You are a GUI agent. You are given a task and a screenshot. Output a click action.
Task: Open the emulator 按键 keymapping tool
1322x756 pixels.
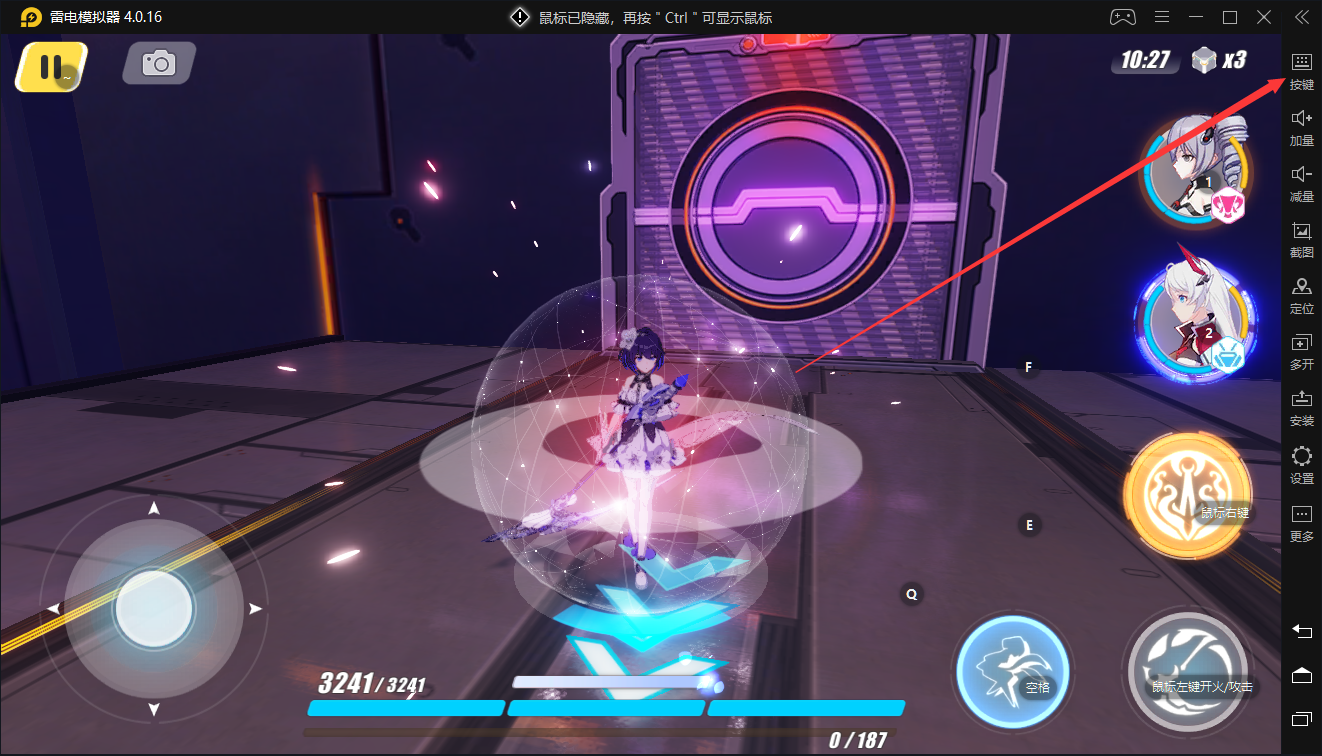click(x=1301, y=70)
